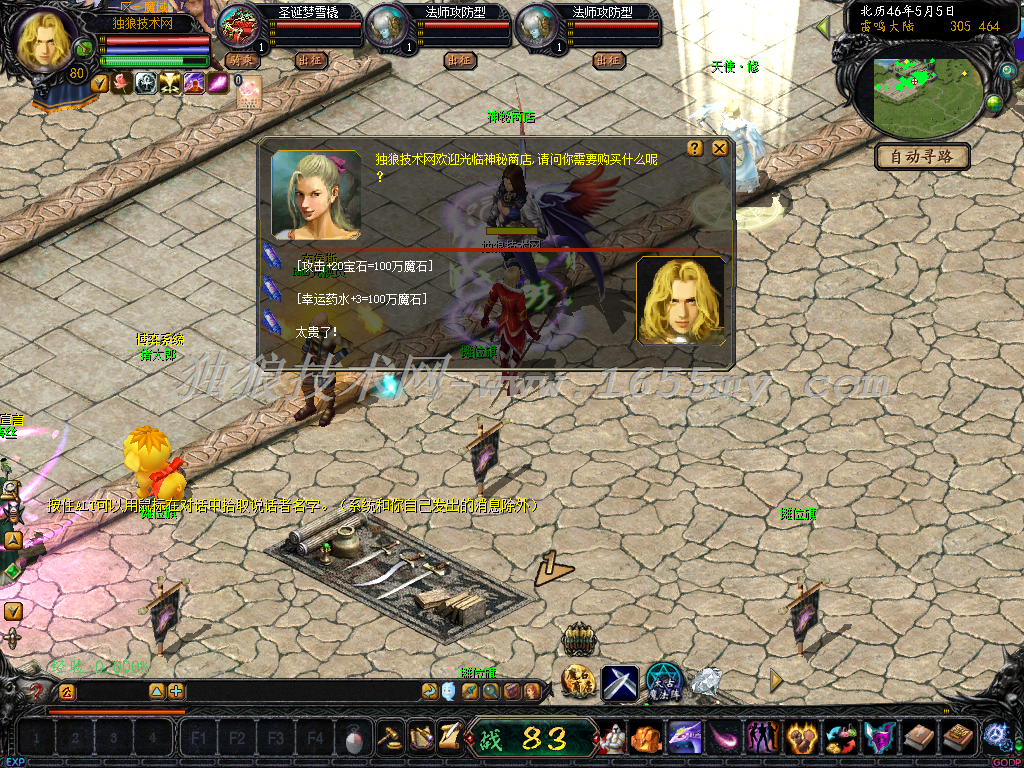Open the gavel auction icon
This screenshot has width=1024, height=768.
tap(389, 738)
